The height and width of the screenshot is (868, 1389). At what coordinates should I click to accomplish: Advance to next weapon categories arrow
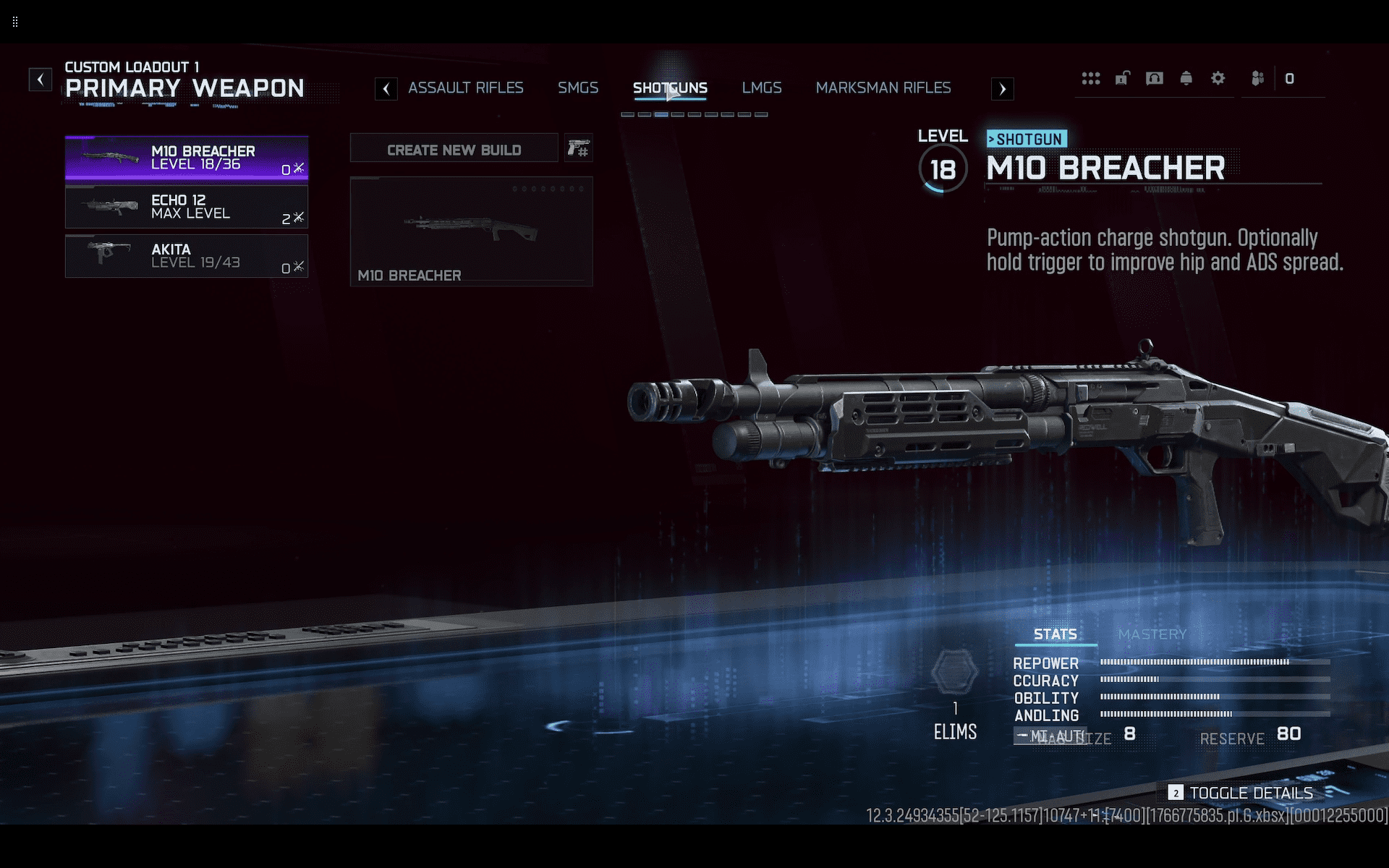coord(1002,89)
